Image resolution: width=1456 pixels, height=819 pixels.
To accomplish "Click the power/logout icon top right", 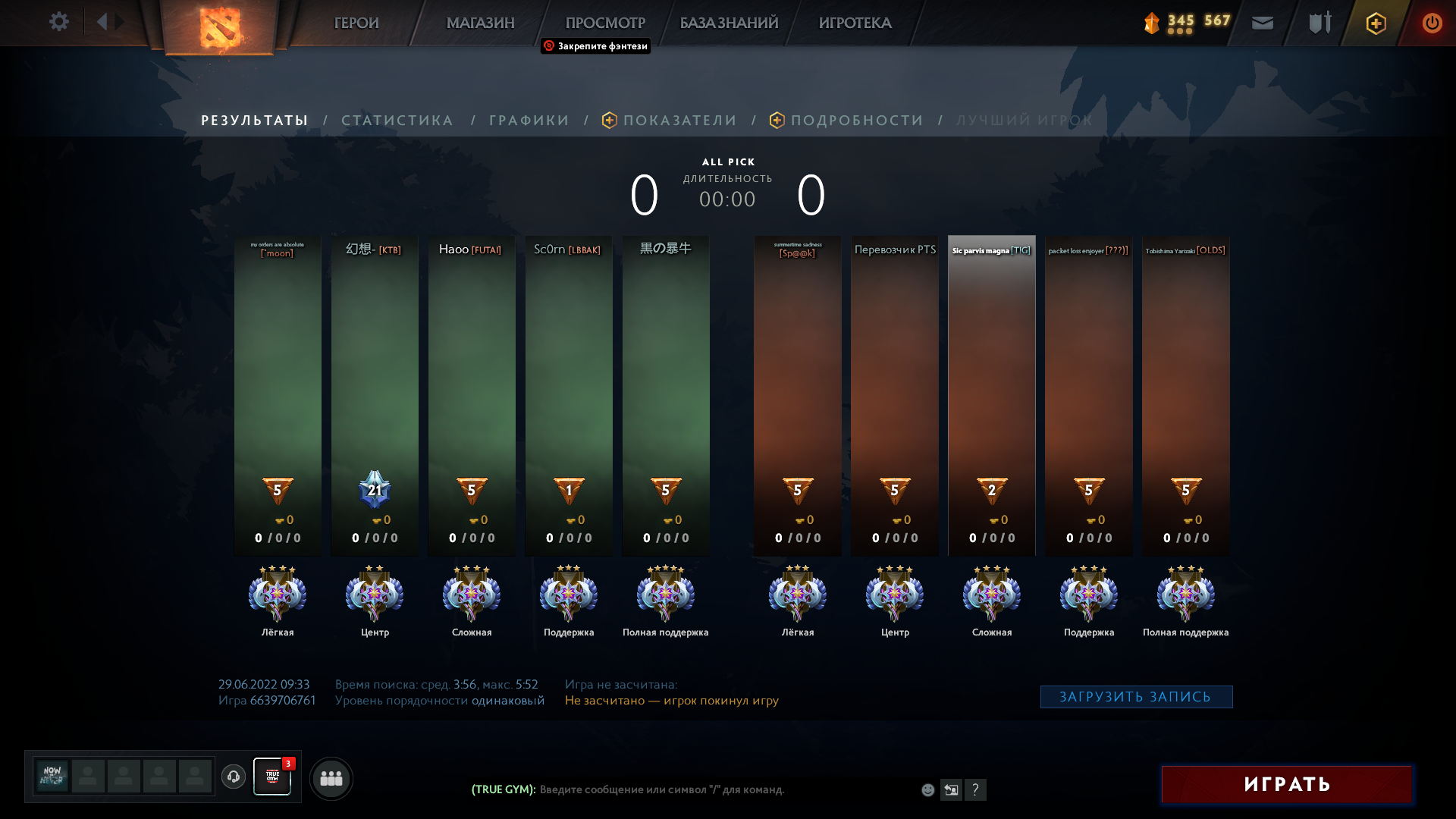I will click(x=1432, y=23).
